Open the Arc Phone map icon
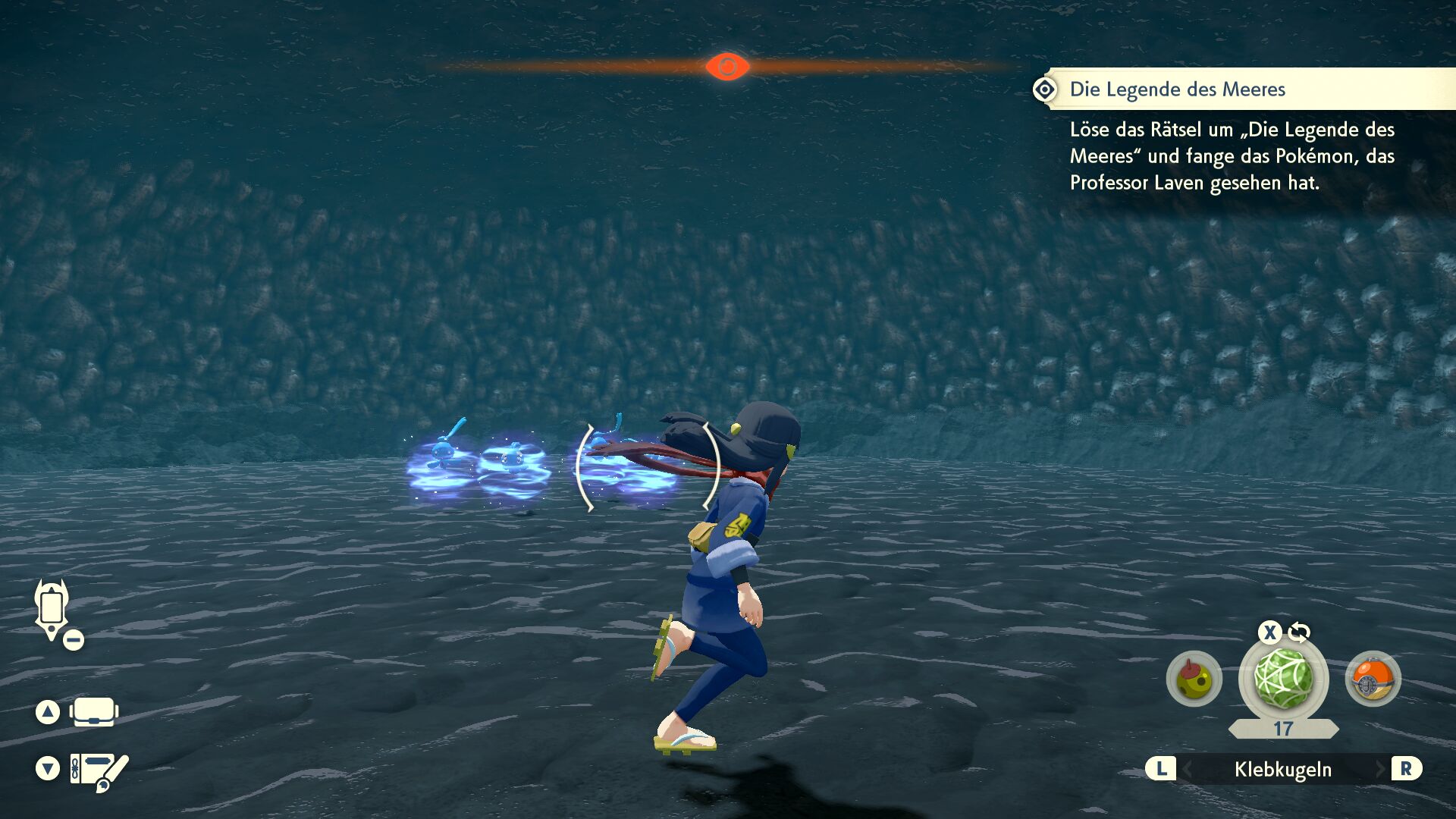Screen dimensions: 1456x819 [52, 609]
